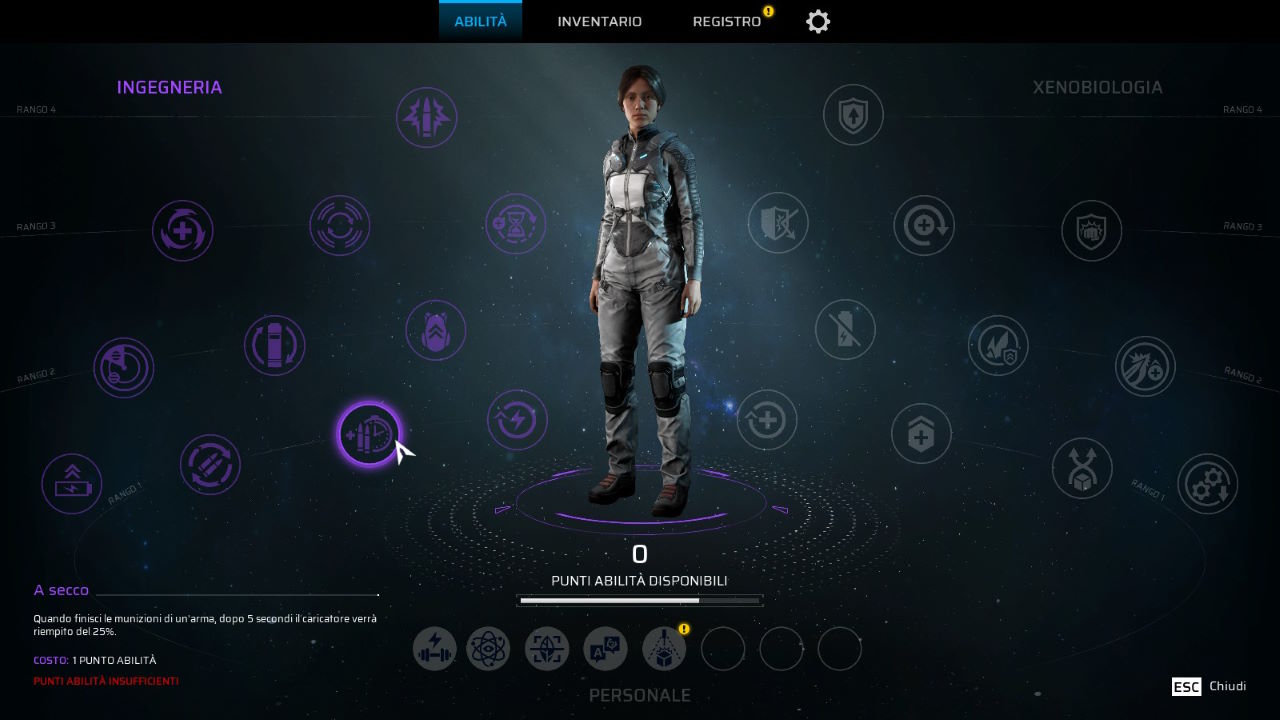
Task: Choose the dumbbell with lightning personal skill
Action: click(435, 649)
